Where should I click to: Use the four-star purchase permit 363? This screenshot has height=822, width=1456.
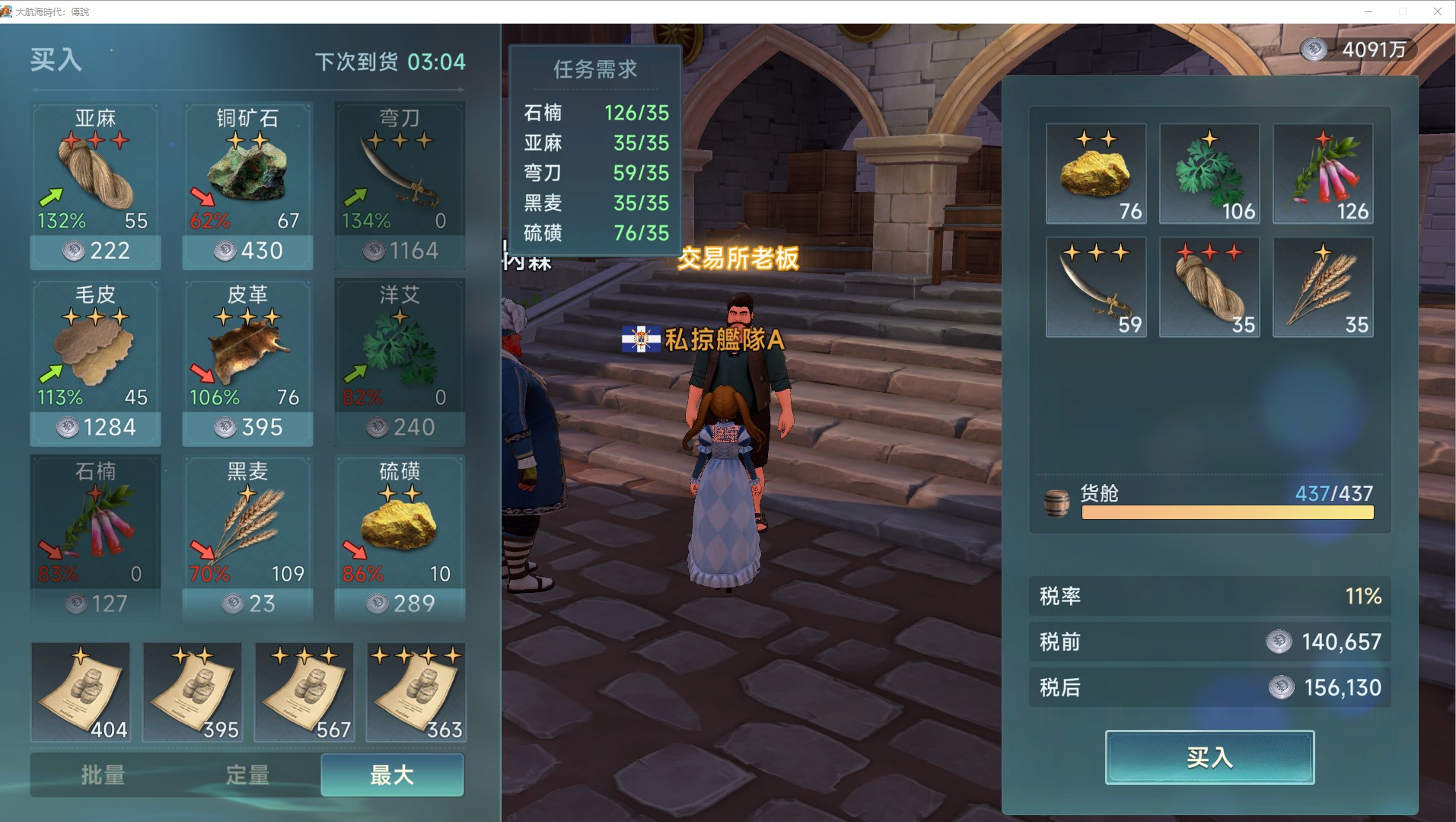416,692
